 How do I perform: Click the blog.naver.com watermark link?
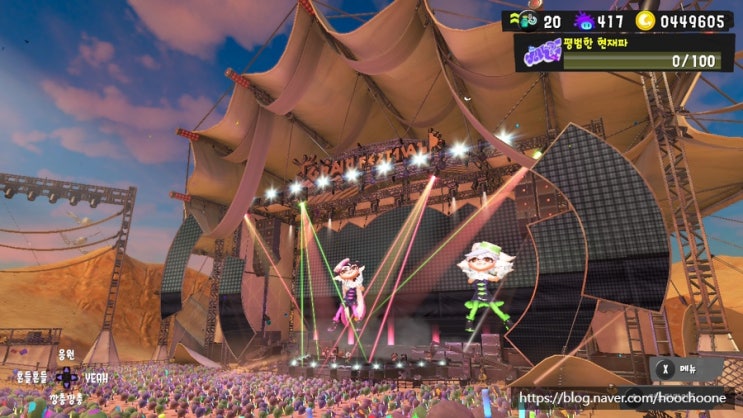[626, 398]
